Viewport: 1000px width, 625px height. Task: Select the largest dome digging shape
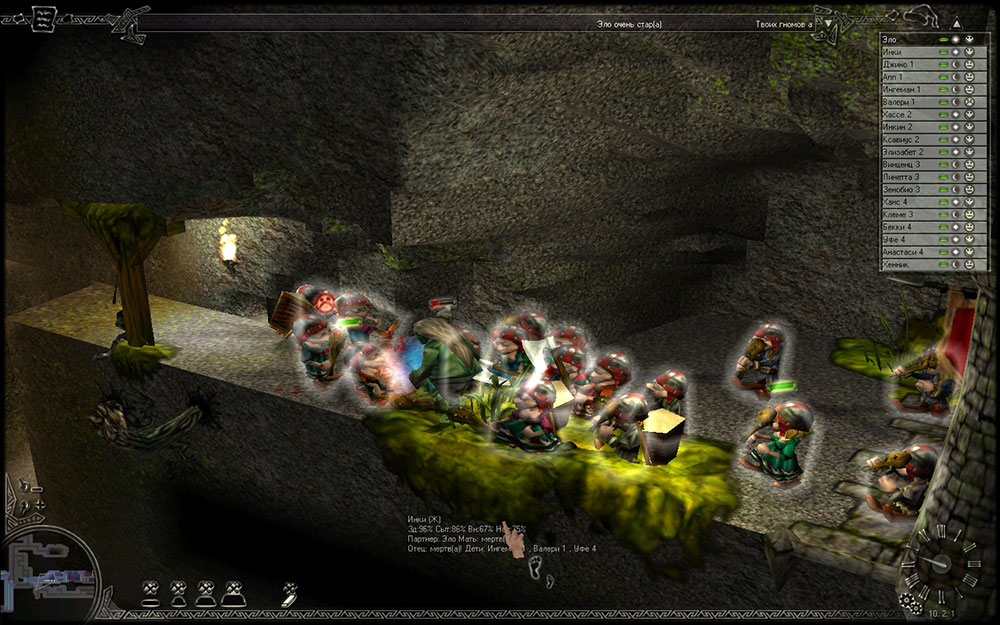[x=233, y=594]
